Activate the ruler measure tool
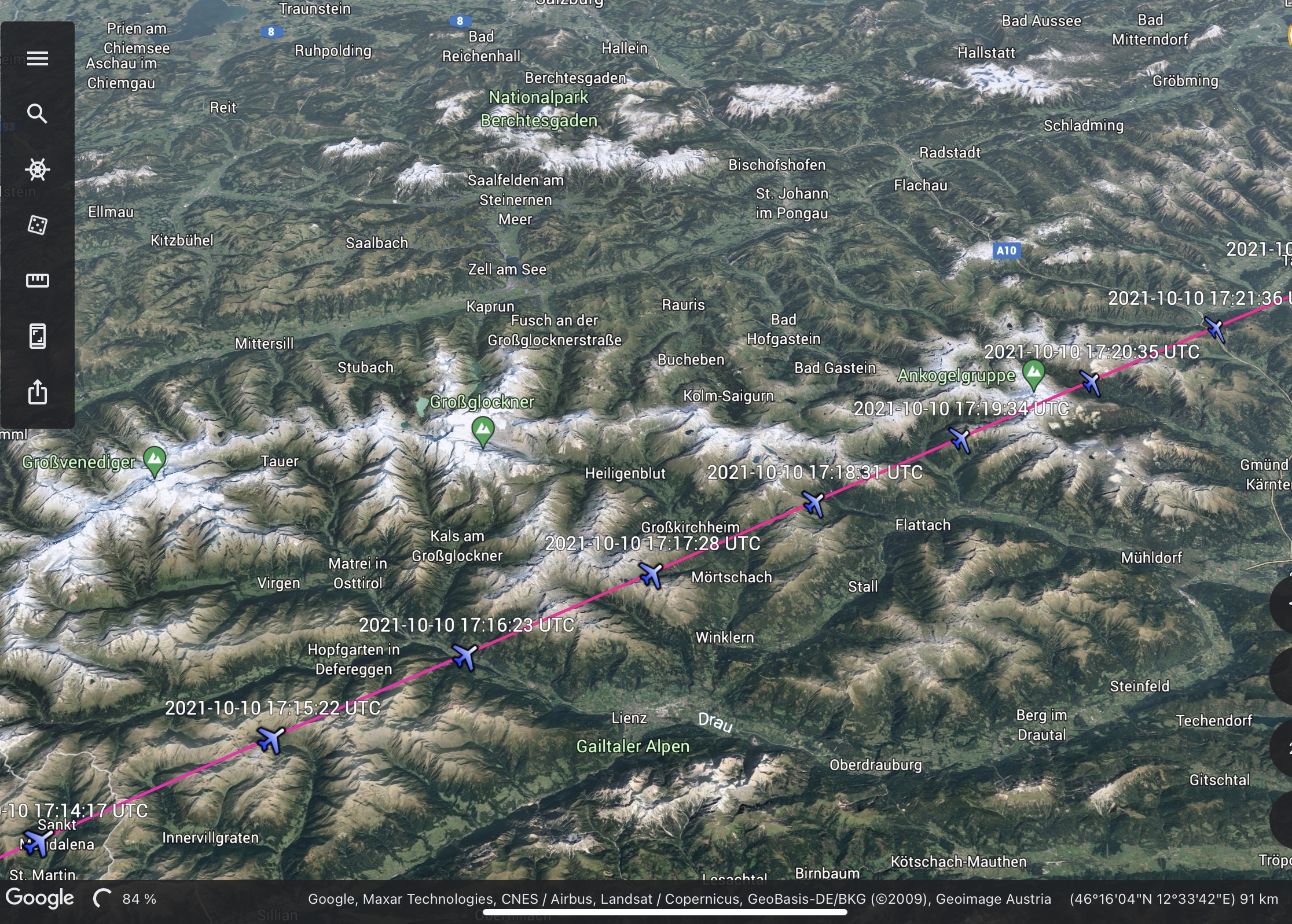 38,281
